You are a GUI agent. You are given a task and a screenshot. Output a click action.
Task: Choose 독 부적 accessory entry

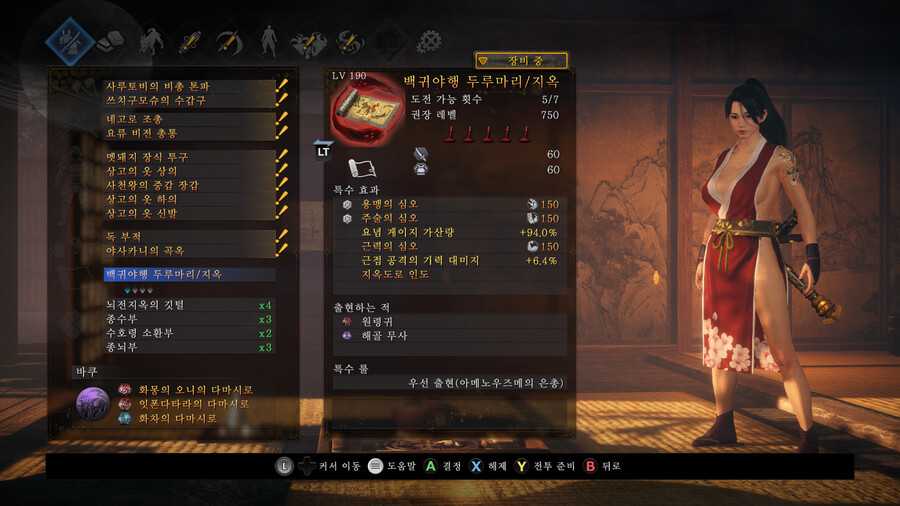(190, 236)
